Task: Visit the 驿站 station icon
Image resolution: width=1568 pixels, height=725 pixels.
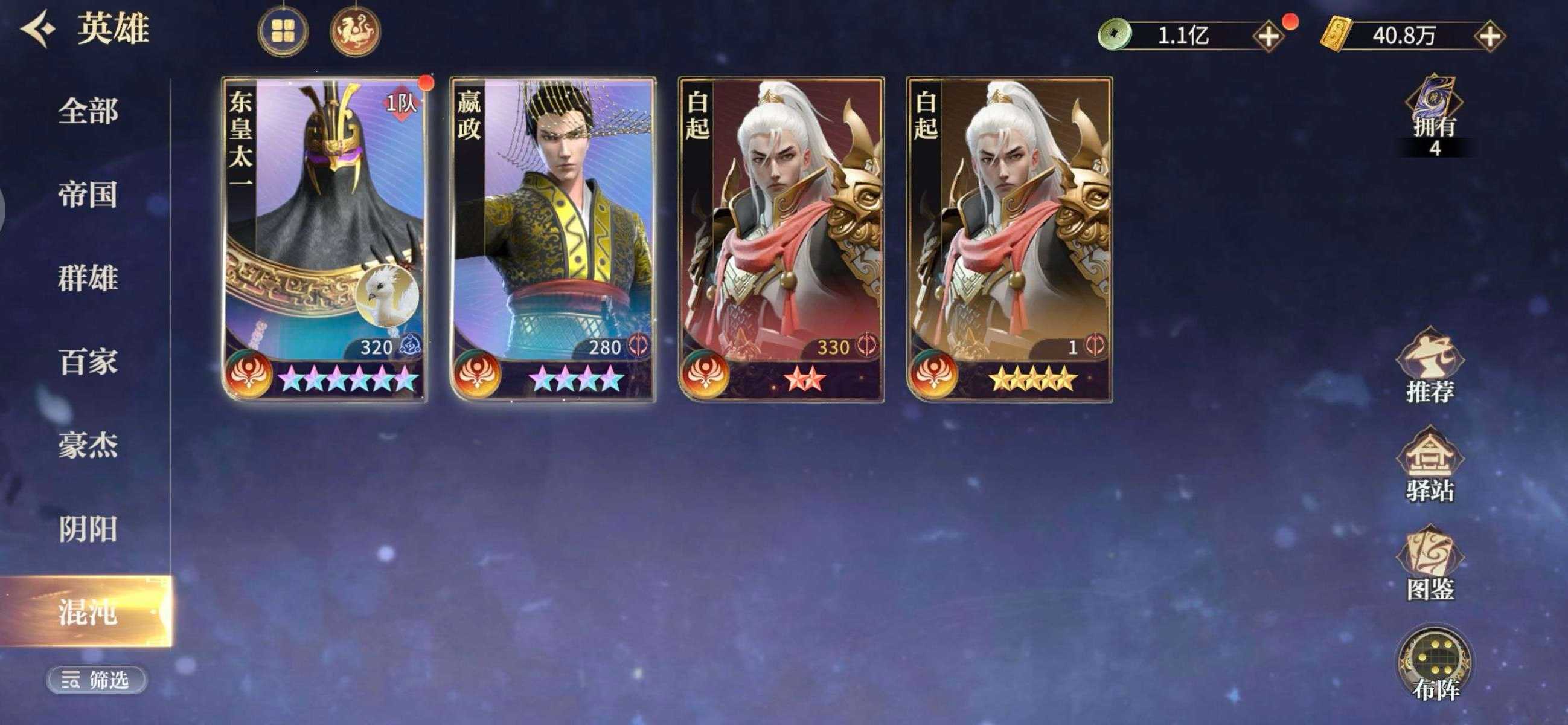Action: (x=1430, y=466)
